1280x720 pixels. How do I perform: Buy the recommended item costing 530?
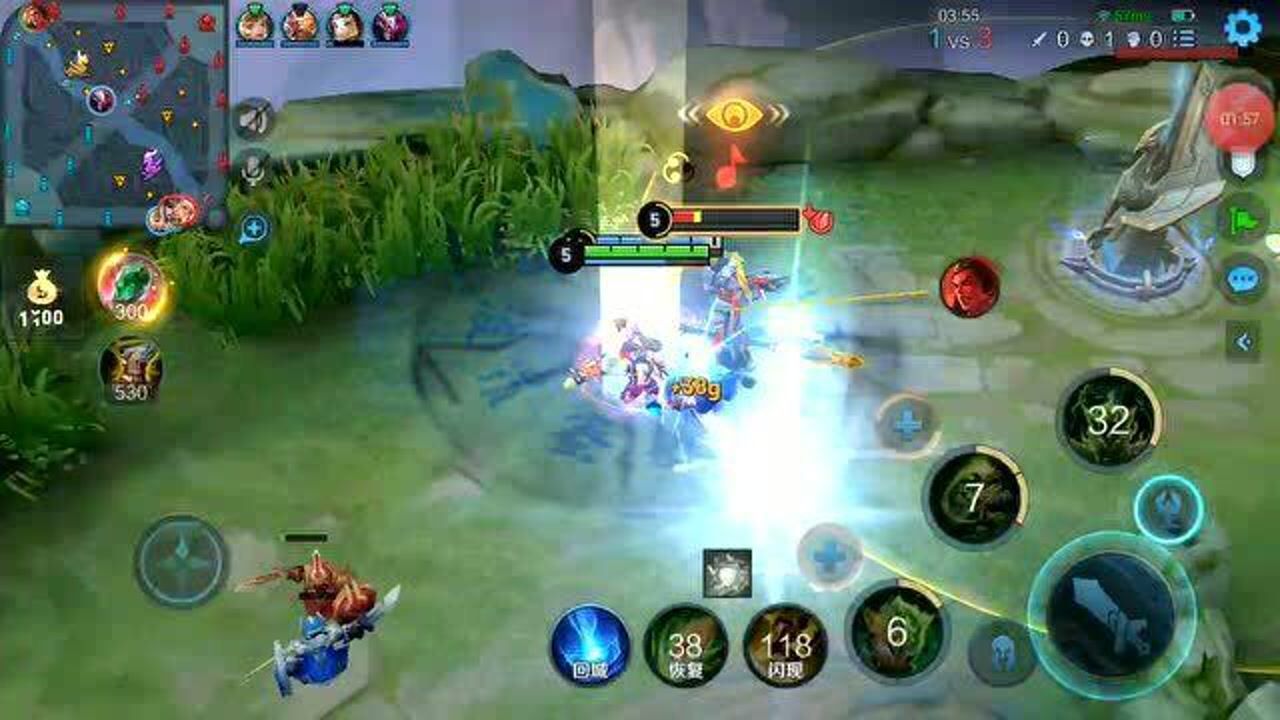pos(131,368)
